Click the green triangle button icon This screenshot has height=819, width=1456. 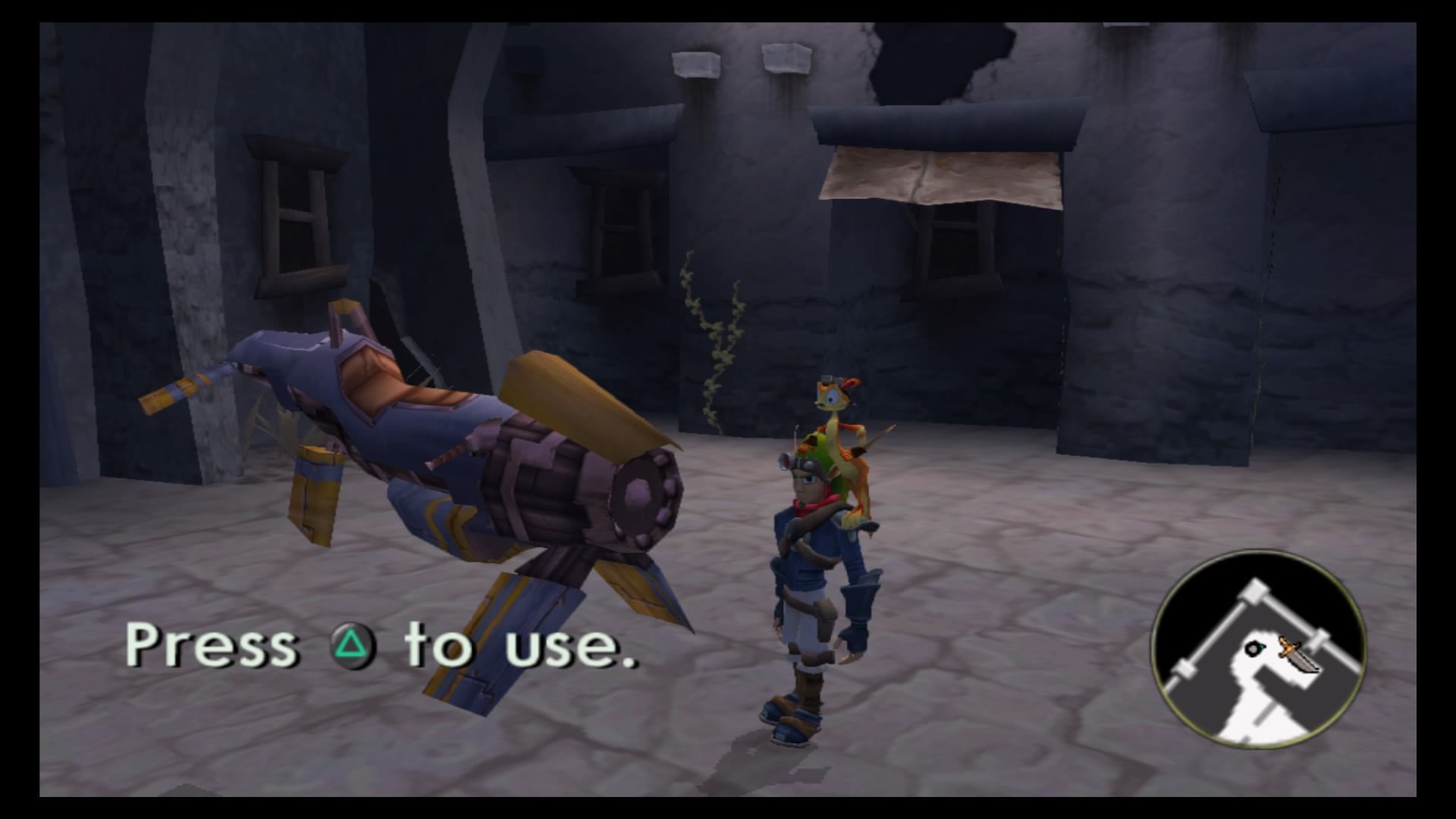coord(350,644)
